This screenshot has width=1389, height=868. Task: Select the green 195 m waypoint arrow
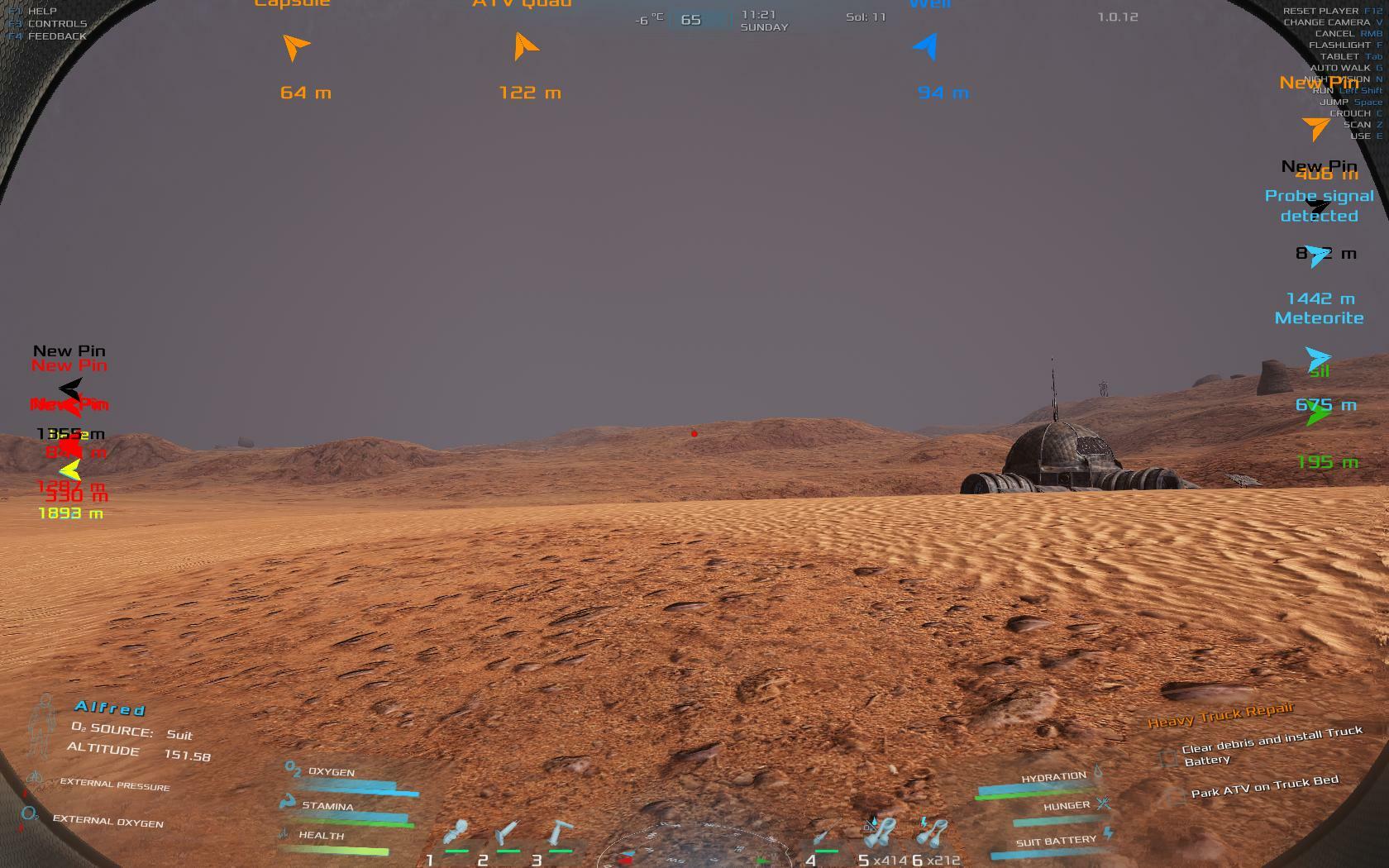pyautogui.click(x=1317, y=416)
